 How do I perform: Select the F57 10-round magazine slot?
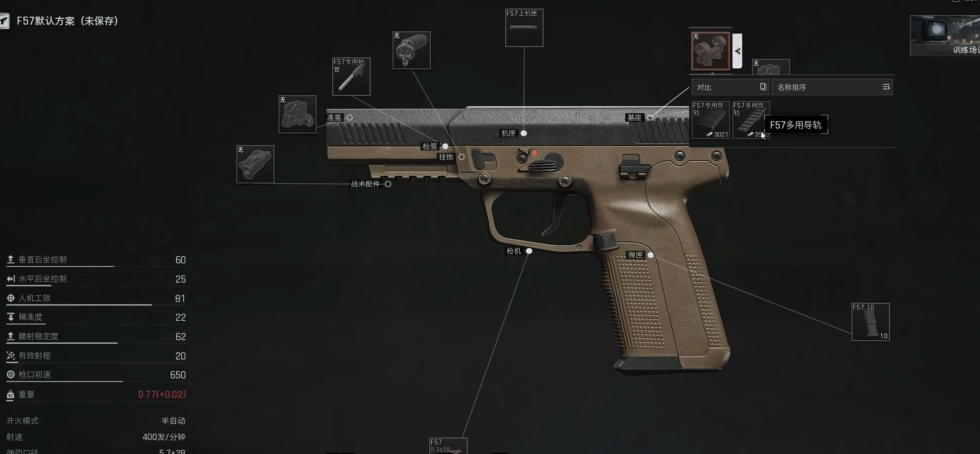[x=870, y=321]
